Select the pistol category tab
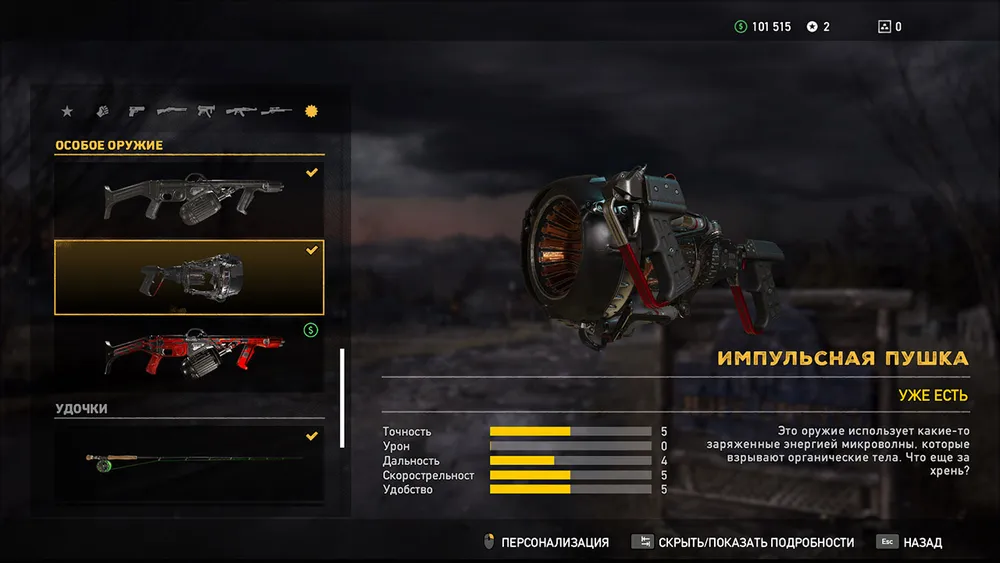The height and width of the screenshot is (563, 1000). pos(136,111)
